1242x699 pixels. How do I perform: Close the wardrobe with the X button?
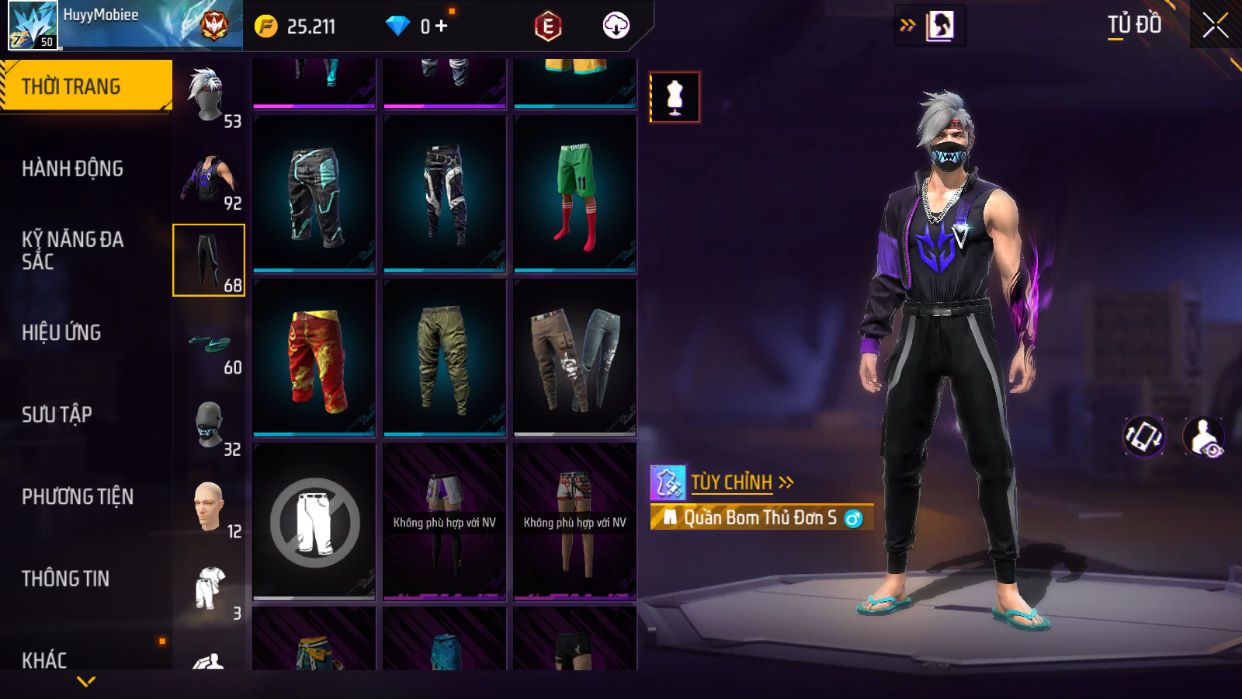point(1215,25)
